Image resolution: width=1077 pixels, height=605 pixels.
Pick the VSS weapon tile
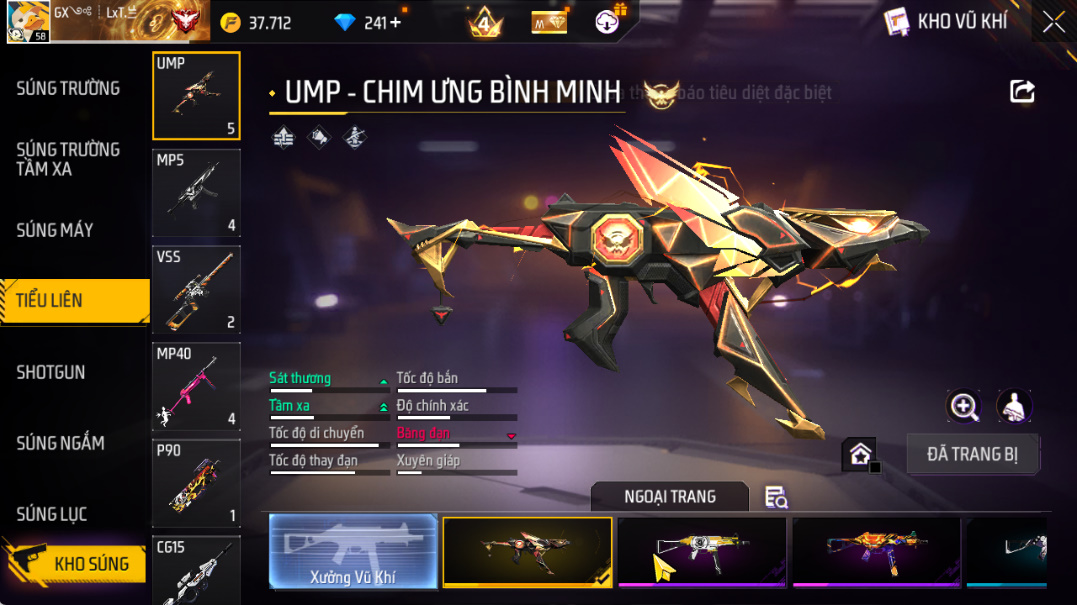point(196,290)
